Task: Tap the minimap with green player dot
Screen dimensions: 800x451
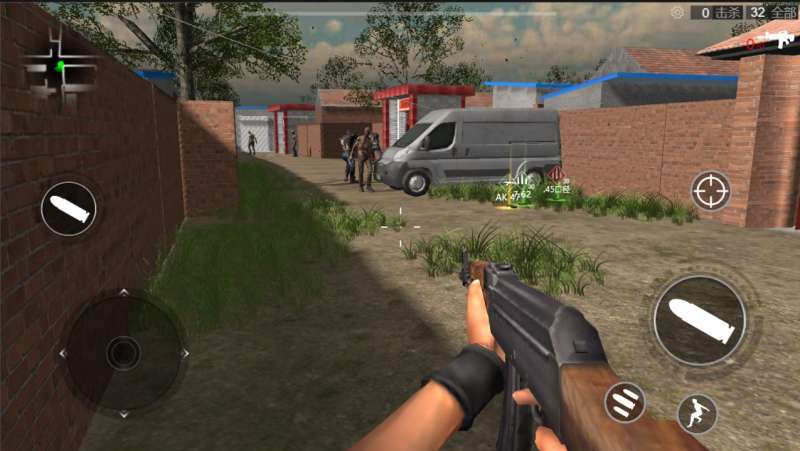Action: 60,66
